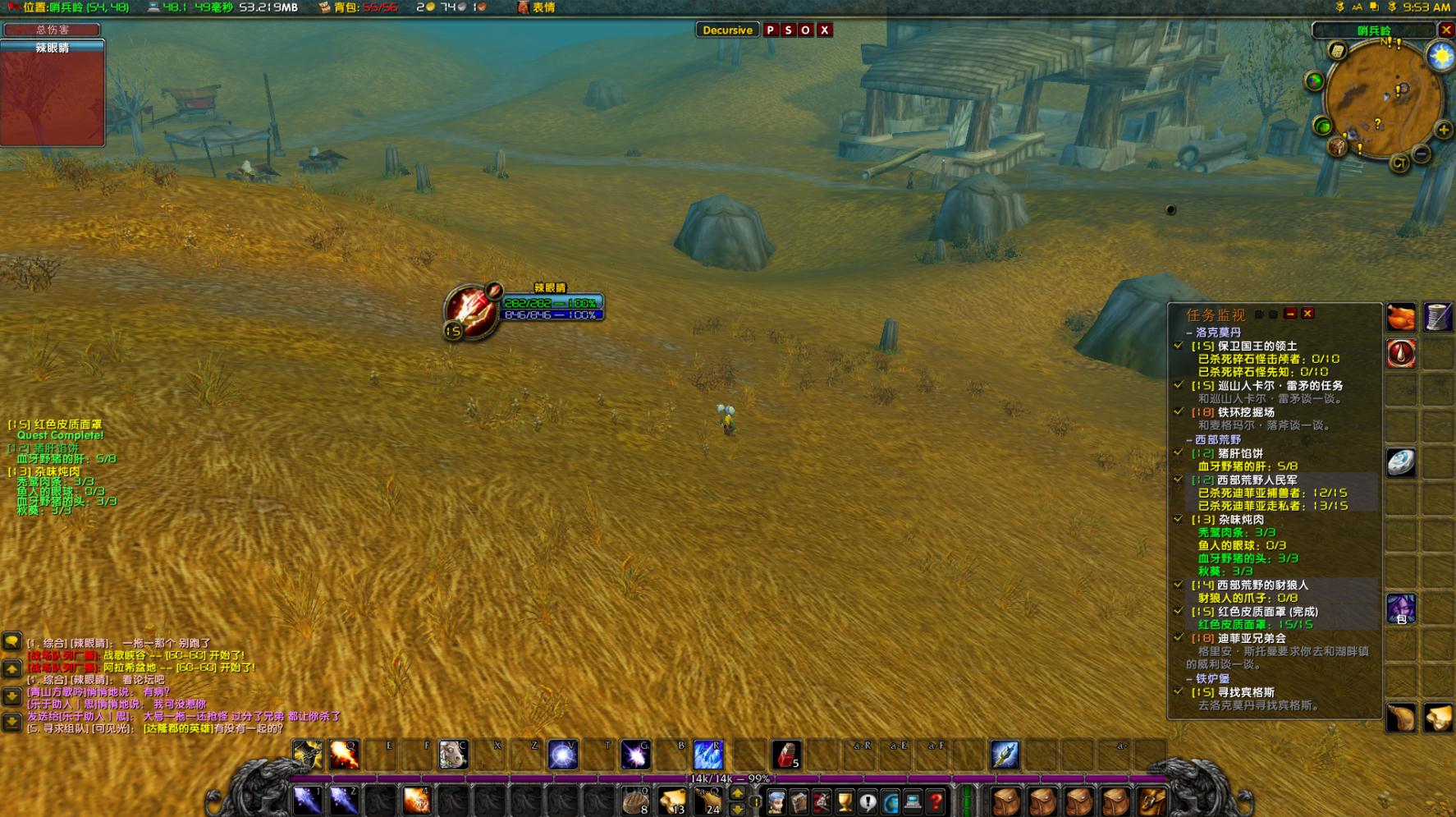Zoom out the minimap
The image size is (1456, 817).
point(1422,154)
